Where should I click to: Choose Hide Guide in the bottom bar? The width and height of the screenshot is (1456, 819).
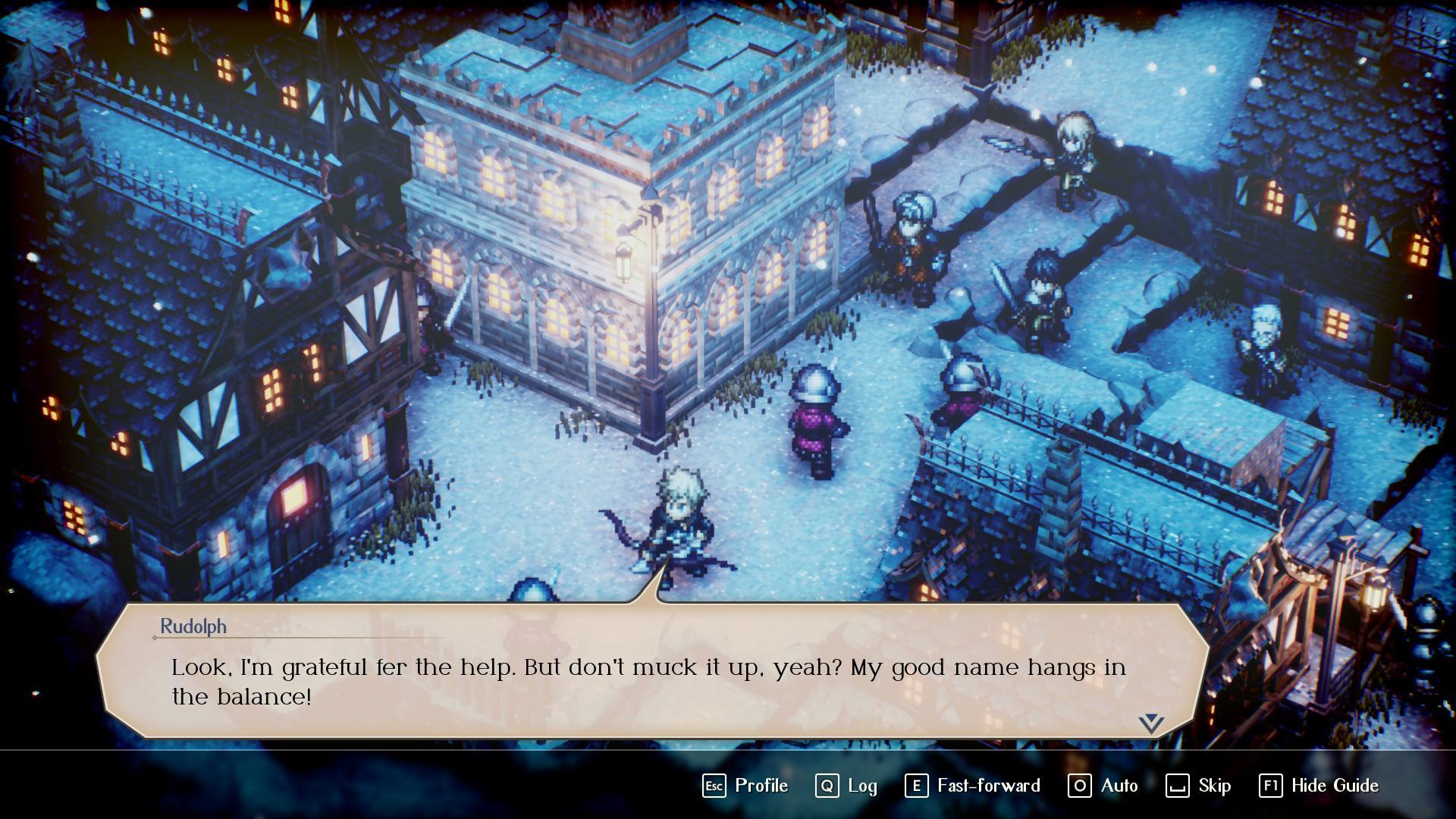pyautogui.click(x=1319, y=786)
